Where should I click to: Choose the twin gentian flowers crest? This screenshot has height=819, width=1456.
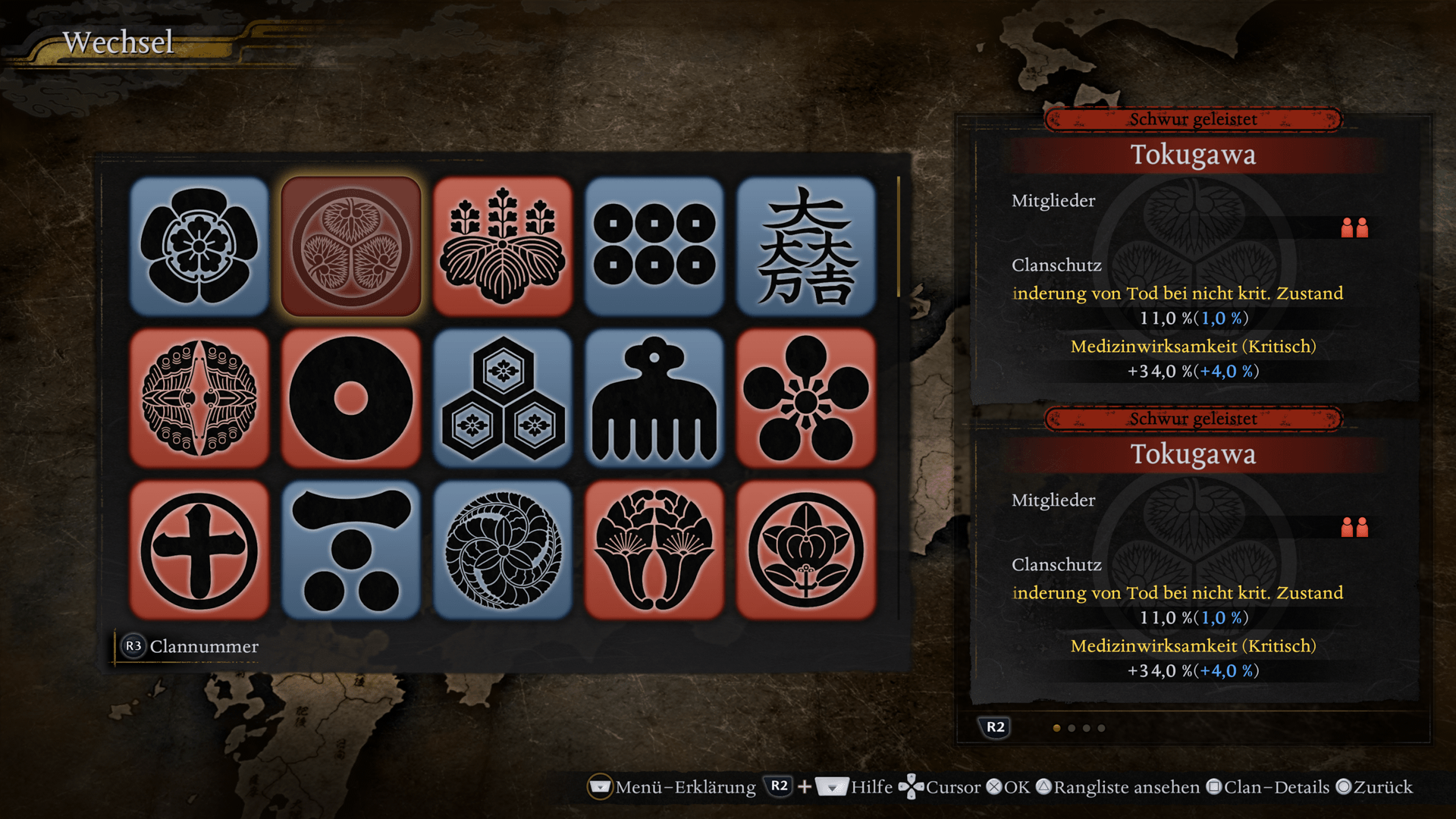coord(654,550)
